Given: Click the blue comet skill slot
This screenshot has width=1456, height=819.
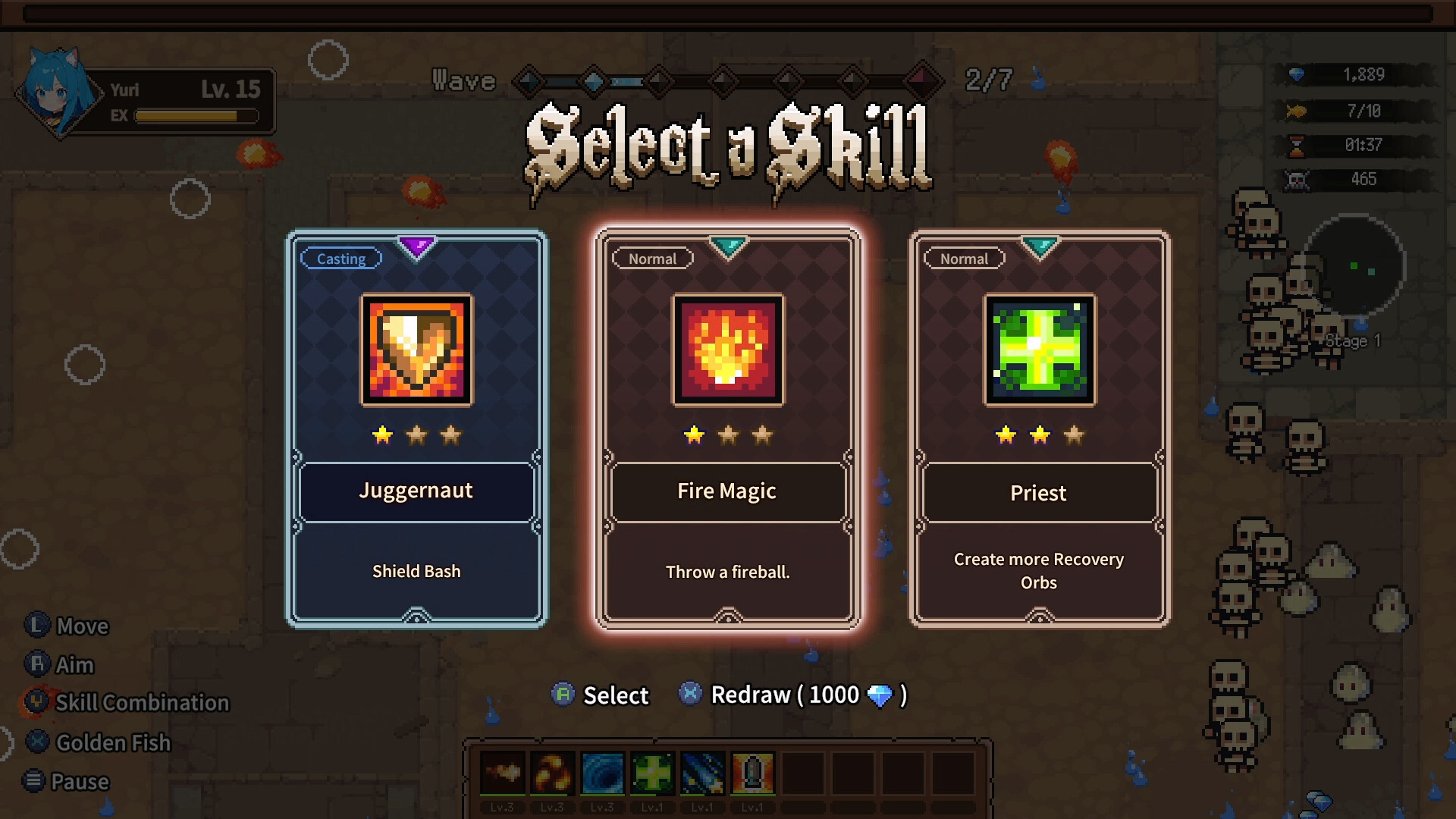Looking at the screenshot, I should pyautogui.click(x=702, y=773).
